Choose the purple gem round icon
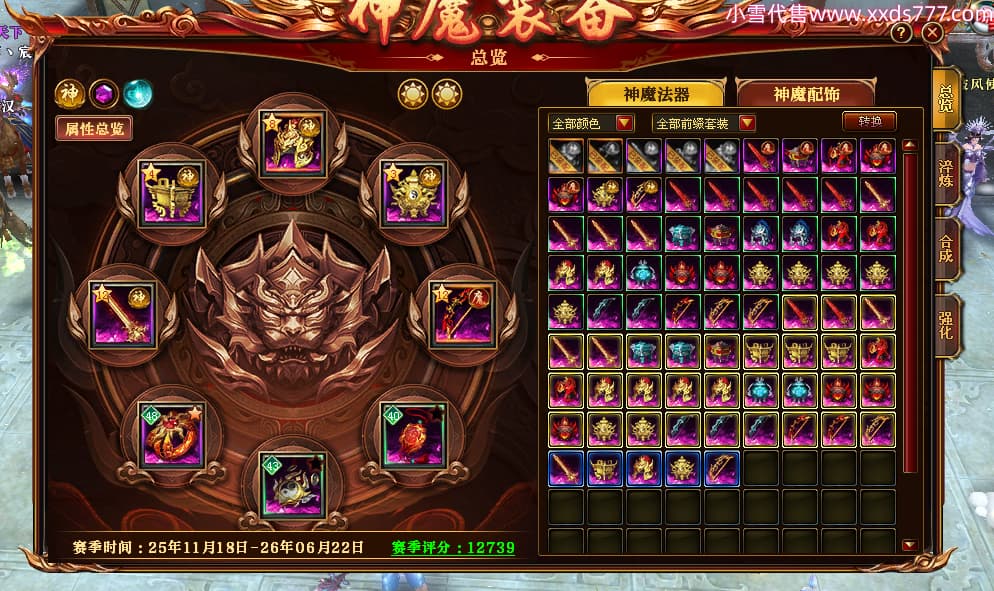 click(x=104, y=94)
